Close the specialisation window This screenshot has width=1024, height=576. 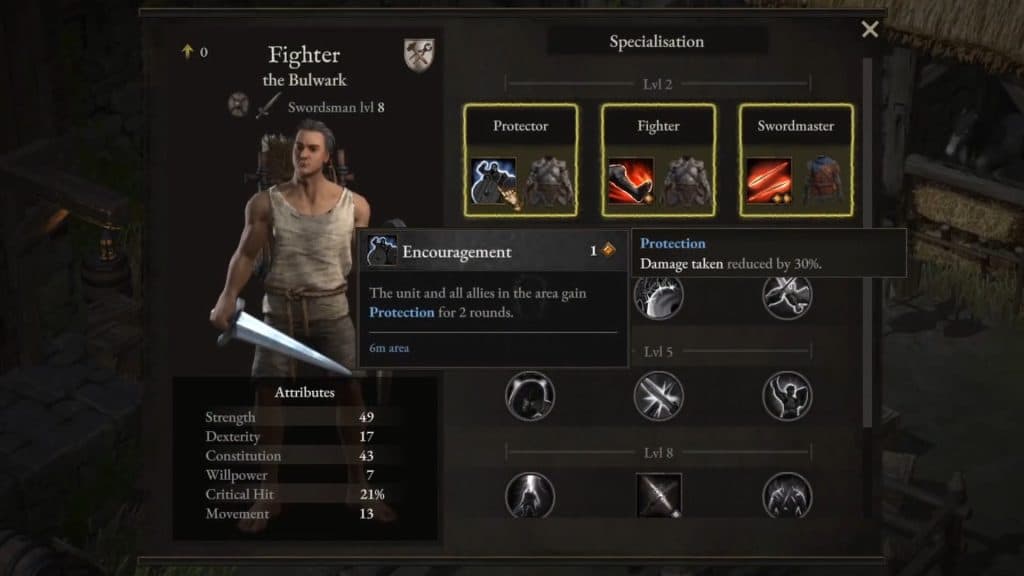click(869, 30)
